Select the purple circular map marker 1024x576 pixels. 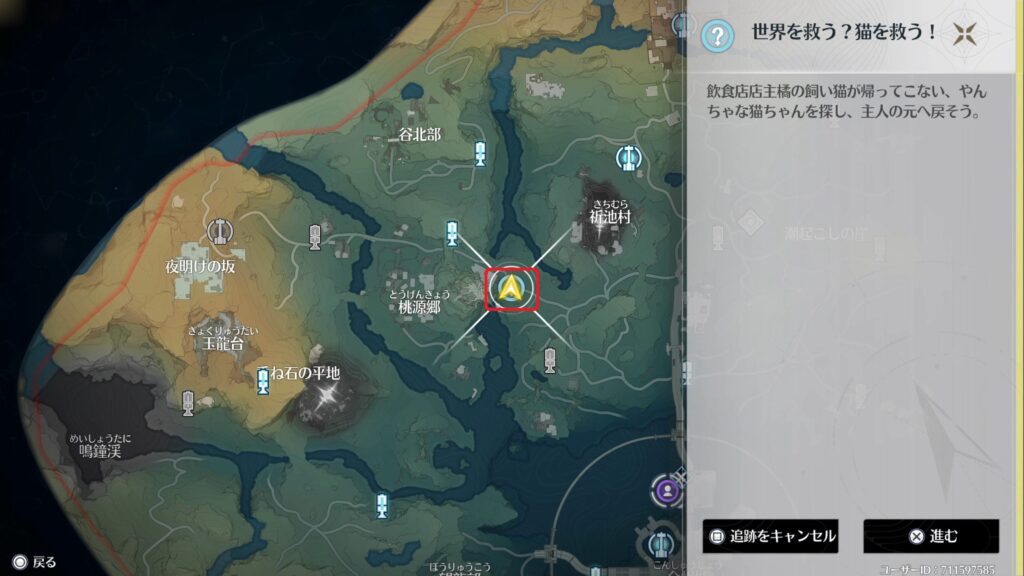tap(666, 490)
